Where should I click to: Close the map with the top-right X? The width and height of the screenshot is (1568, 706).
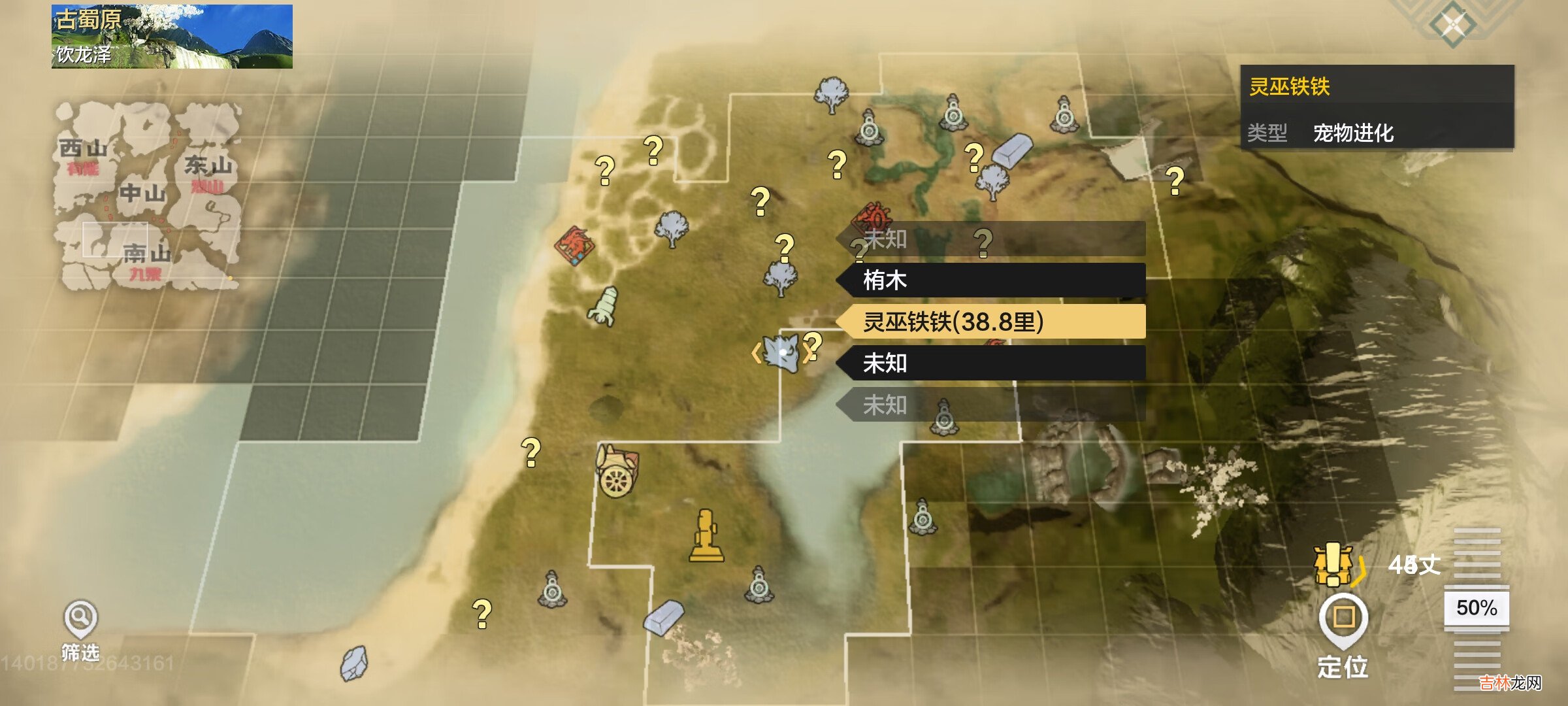pyautogui.click(x=1453, y=25)
